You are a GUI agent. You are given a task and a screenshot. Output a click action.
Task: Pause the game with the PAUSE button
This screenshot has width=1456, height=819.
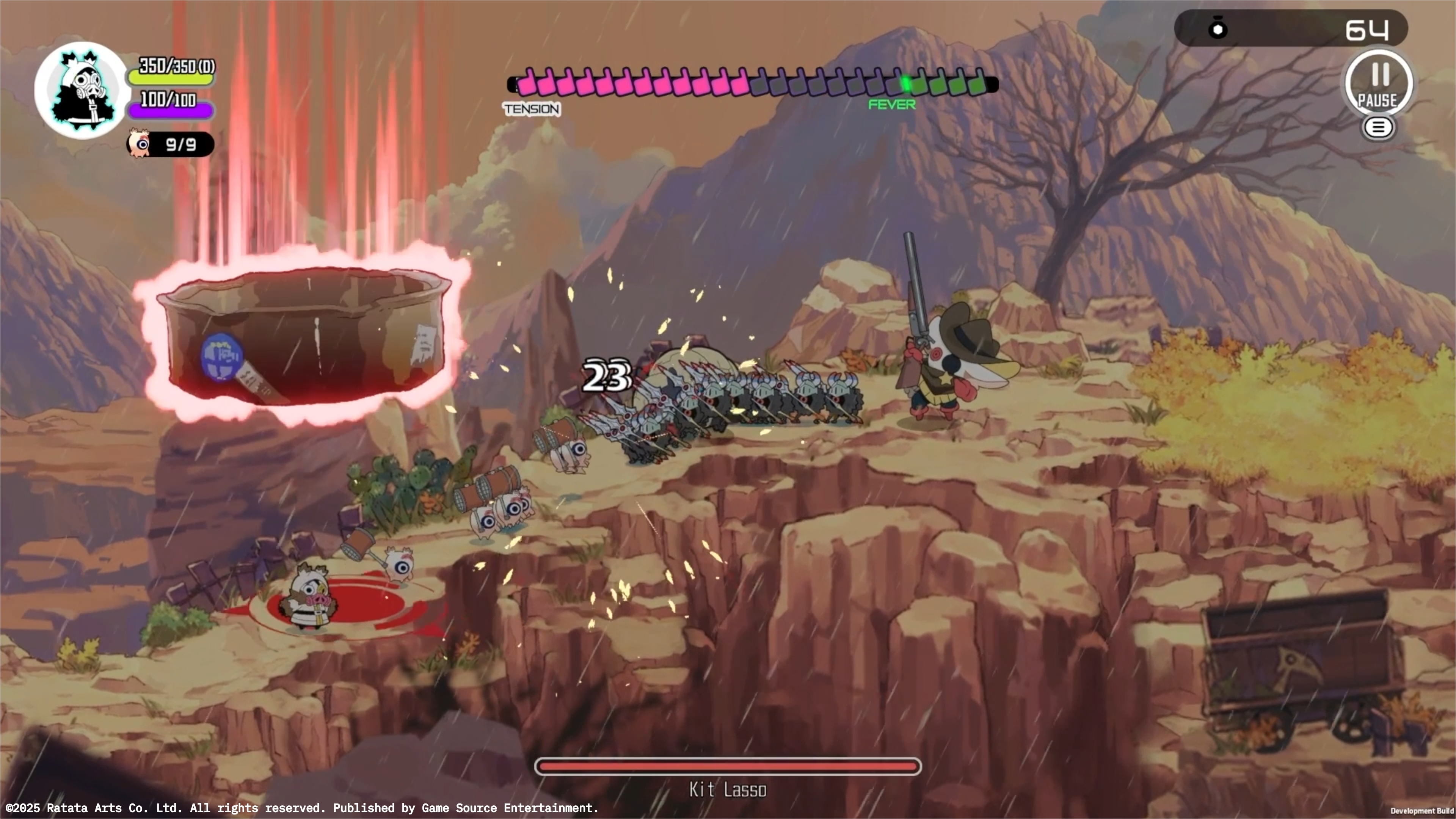[1379, 84]
